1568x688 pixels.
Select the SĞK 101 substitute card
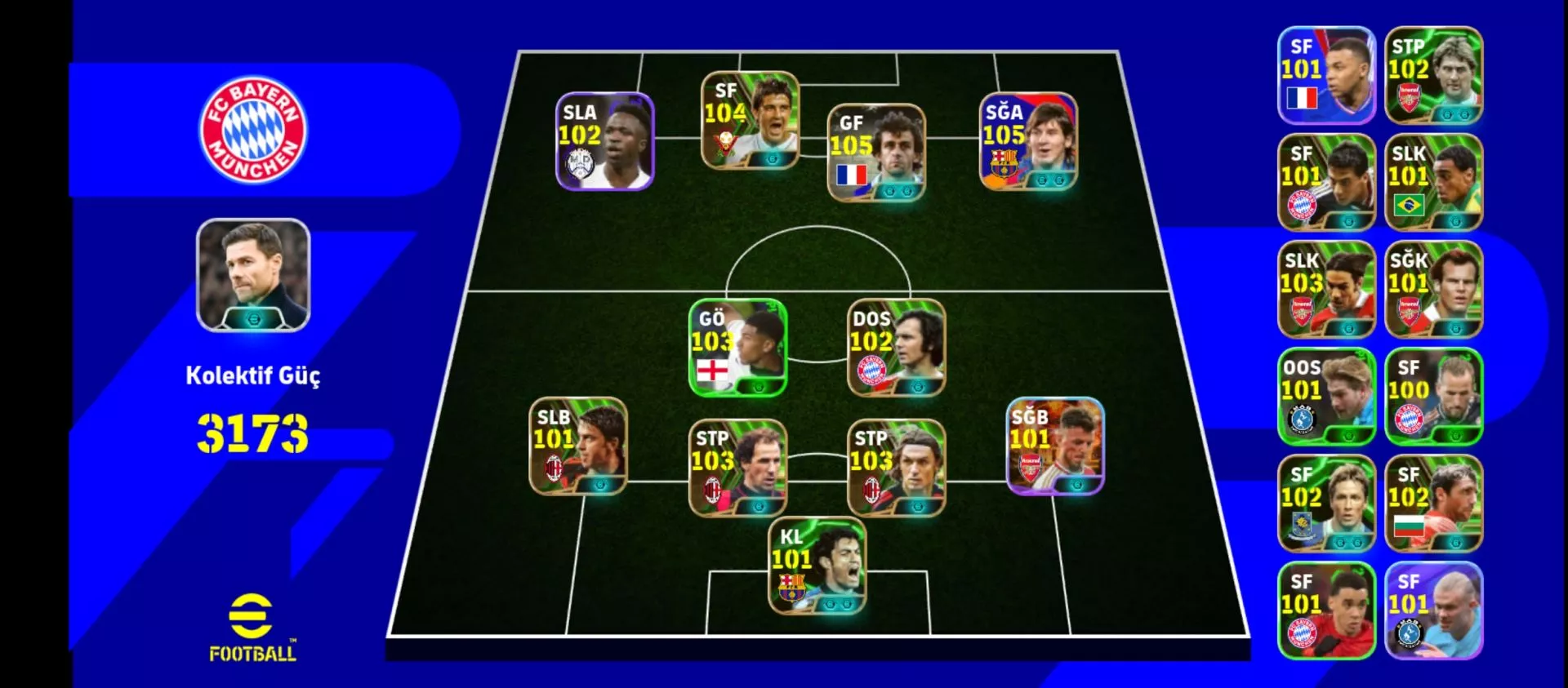click(x=1433, y=290)
